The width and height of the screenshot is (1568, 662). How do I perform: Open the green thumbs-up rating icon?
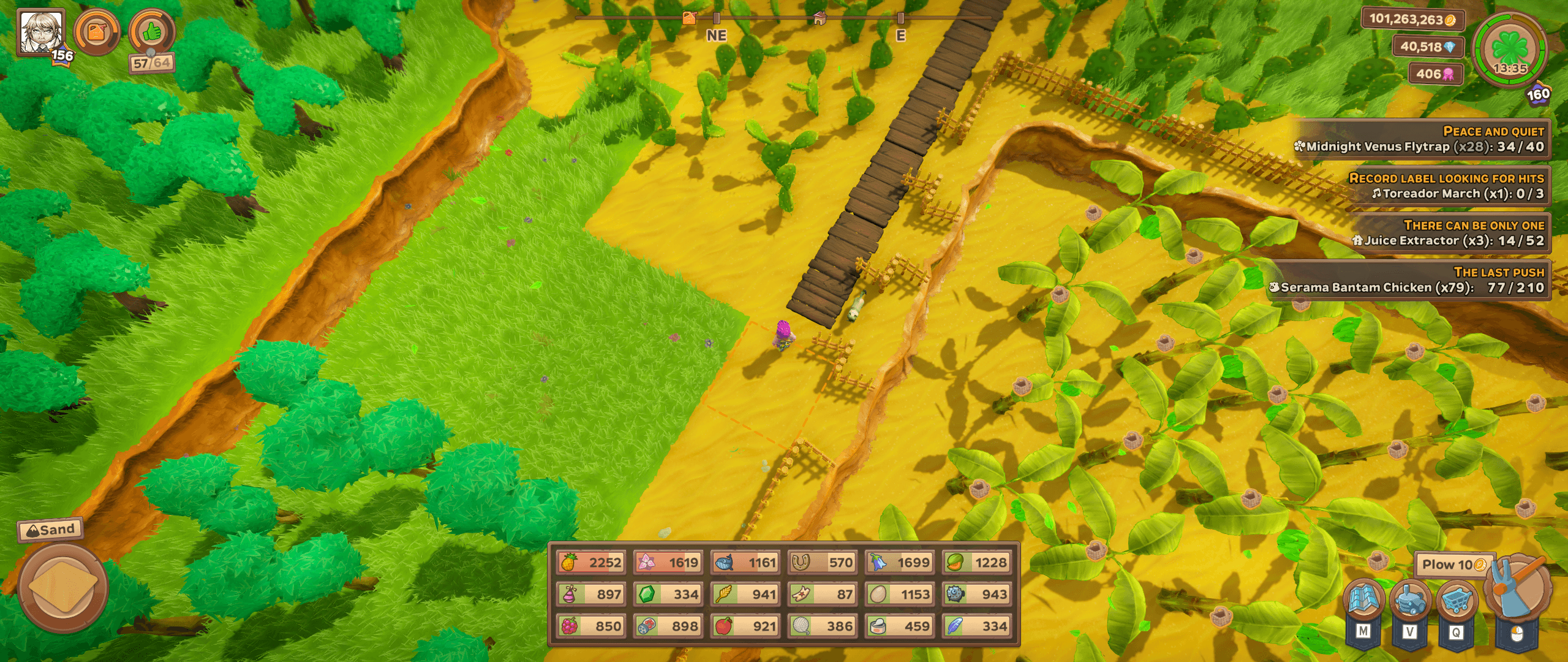[151, 32]
